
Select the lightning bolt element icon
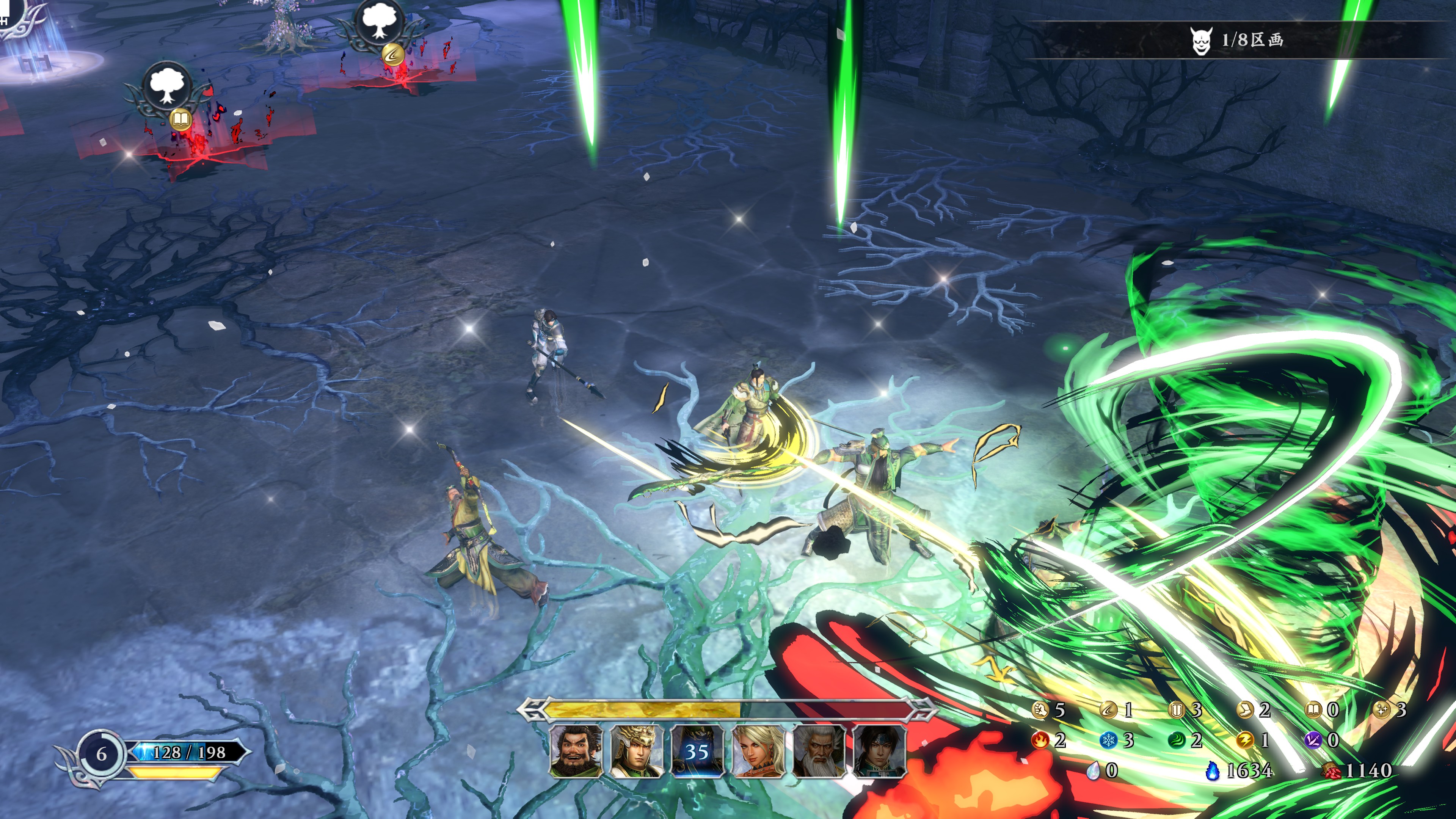(x=1244, y=740)
